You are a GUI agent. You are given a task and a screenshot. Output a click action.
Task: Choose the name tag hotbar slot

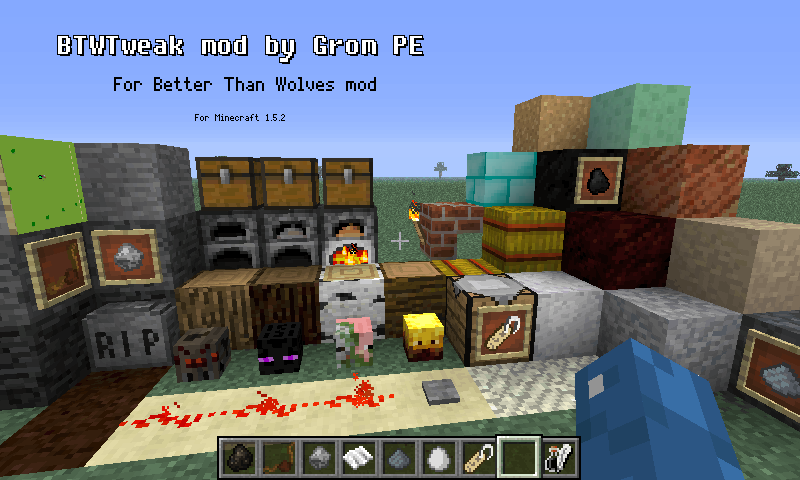(x=478, y=459)
